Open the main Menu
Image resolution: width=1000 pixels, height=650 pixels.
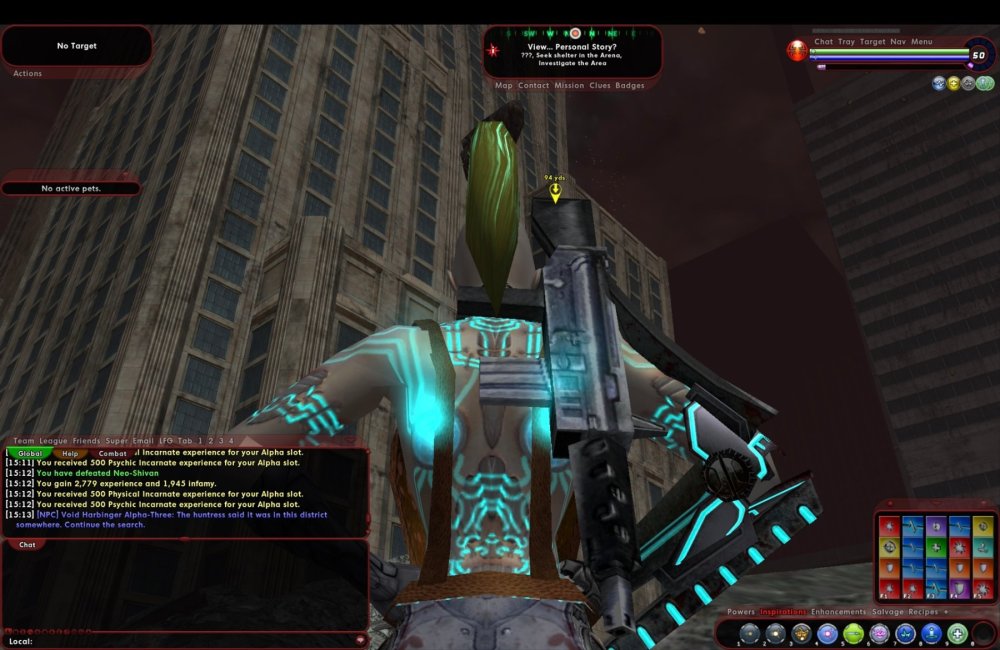point(921,42)
